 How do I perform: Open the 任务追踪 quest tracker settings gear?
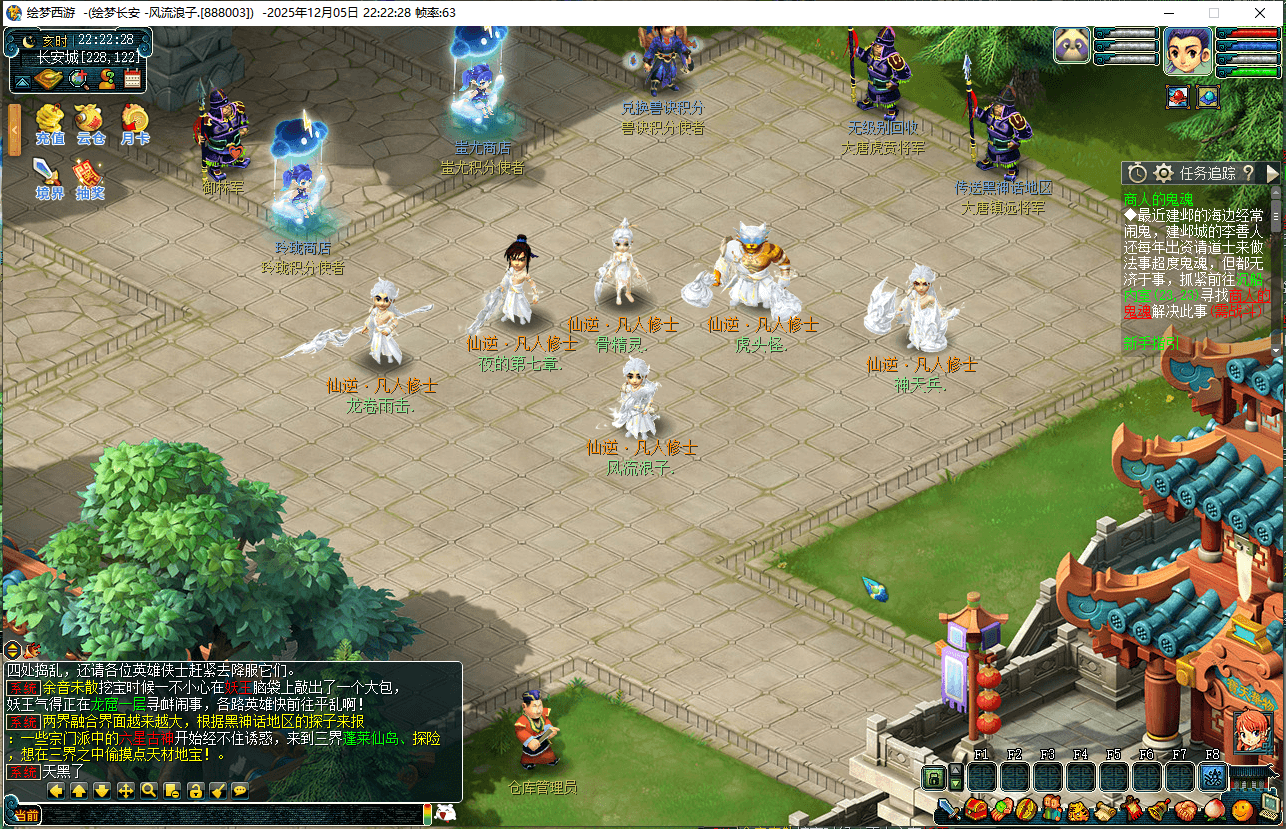[x=1163, y=173]
